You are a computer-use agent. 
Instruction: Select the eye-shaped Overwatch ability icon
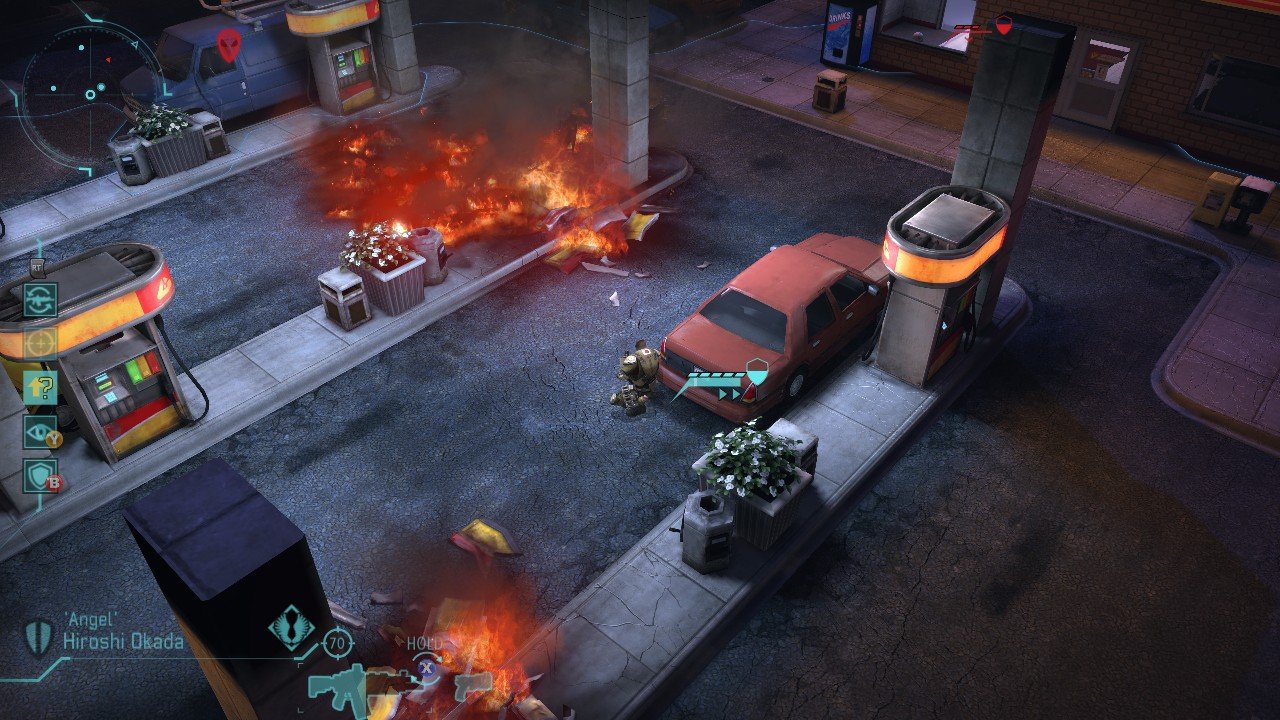37,432
